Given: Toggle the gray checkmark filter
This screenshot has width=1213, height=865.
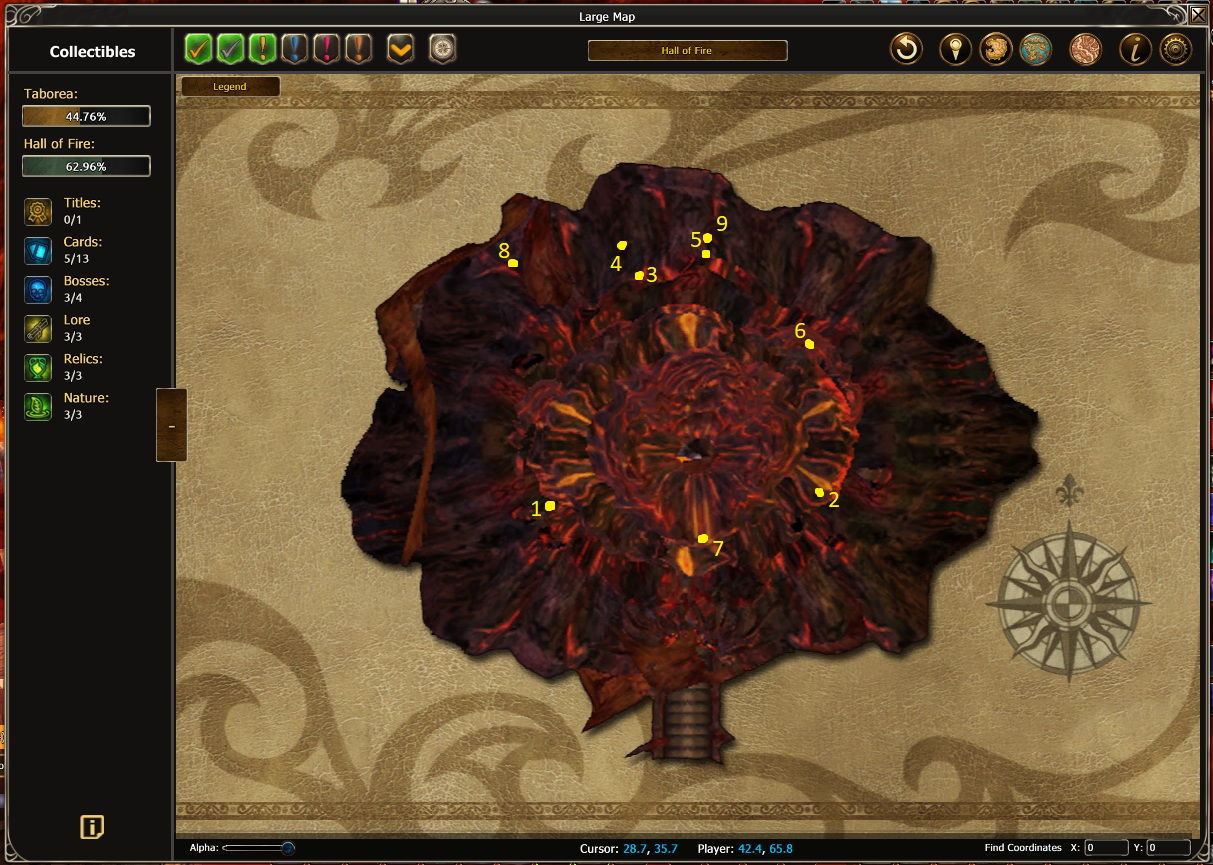Looking at the screenshot, I should point(231,48).
